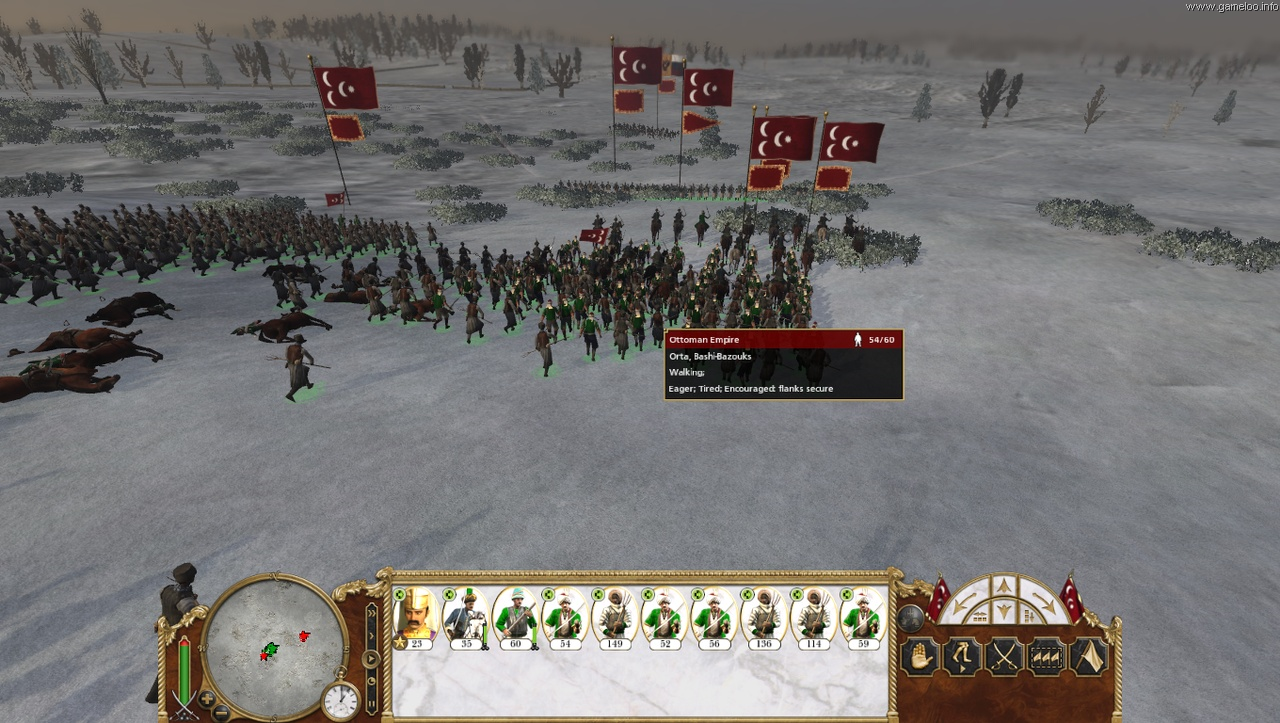Select the unit card with 149 men
This screenshot has width=1280, height=723.
click(614, 616)
